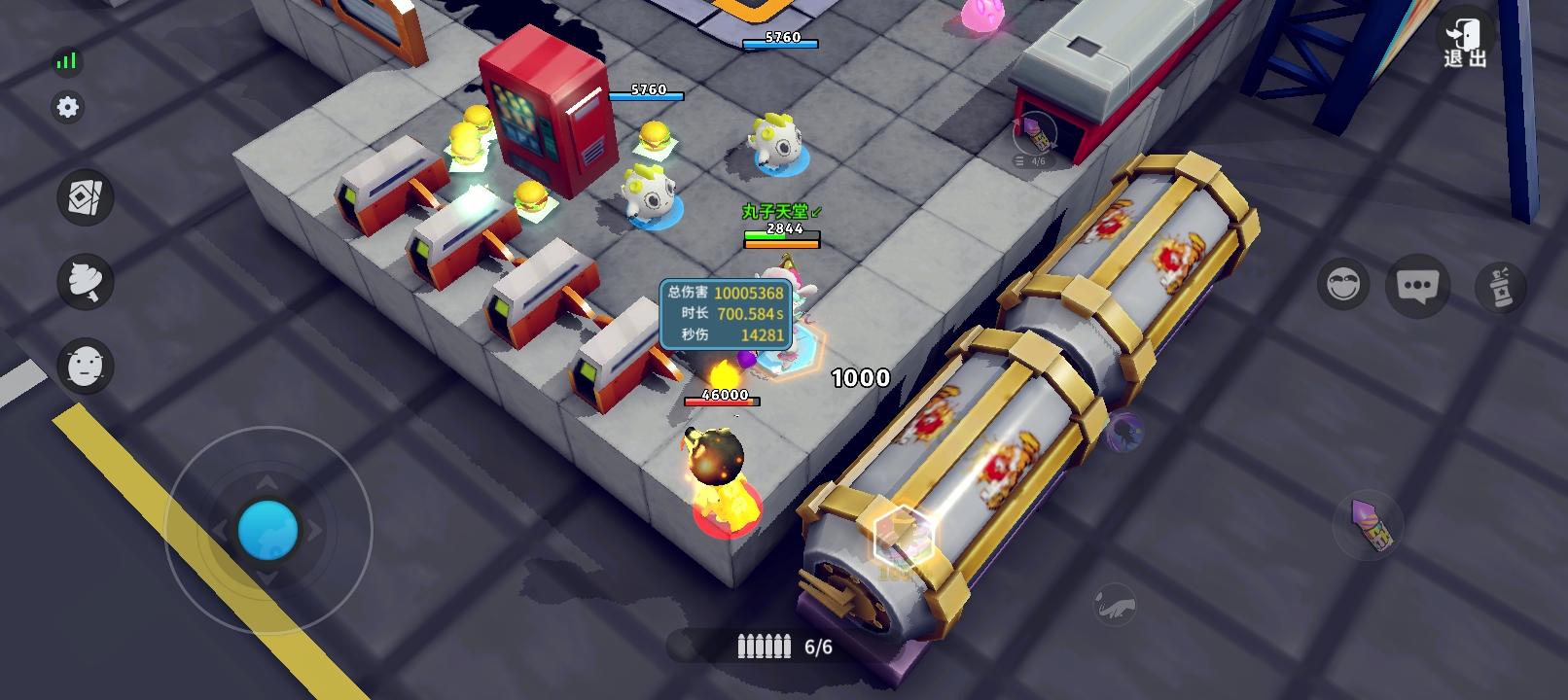Open the smiley emoji expression icon
This screenshot has width=1568, height=700.
[x=1342, y=286]
